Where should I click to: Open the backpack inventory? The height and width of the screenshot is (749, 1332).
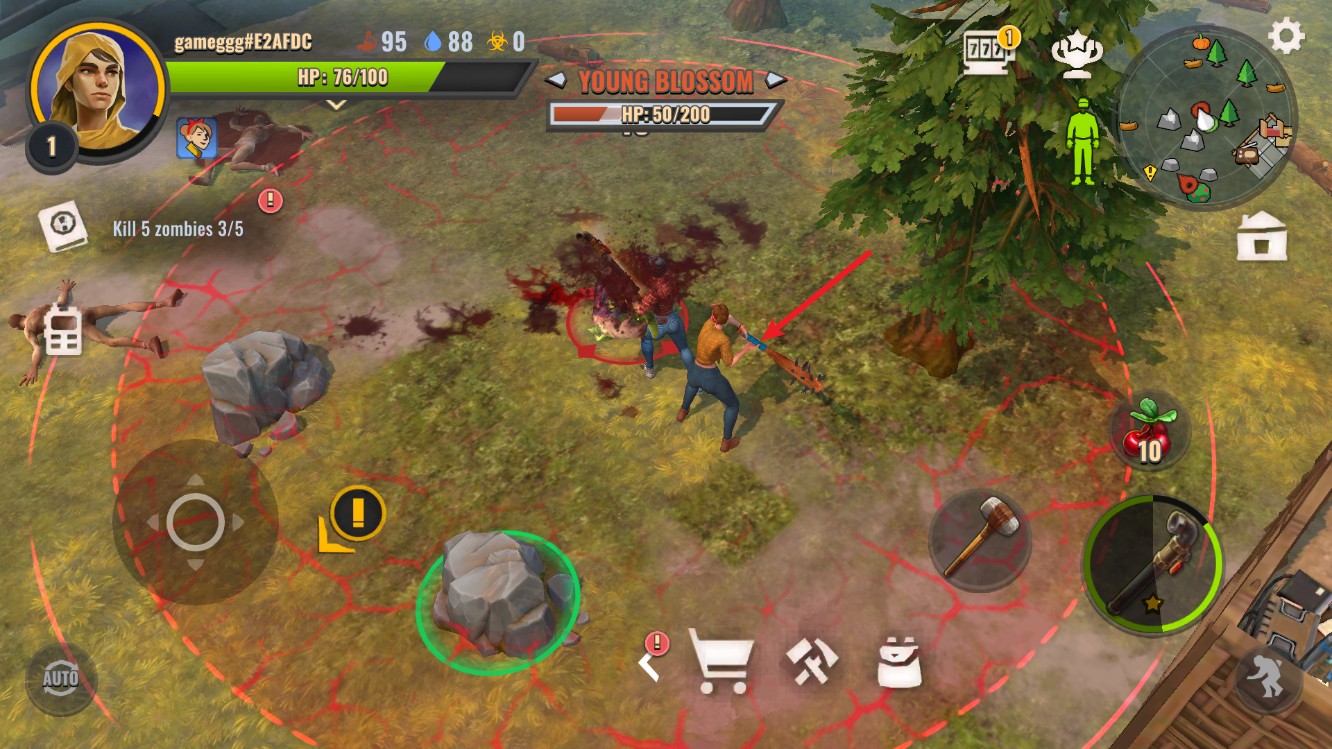899,662
